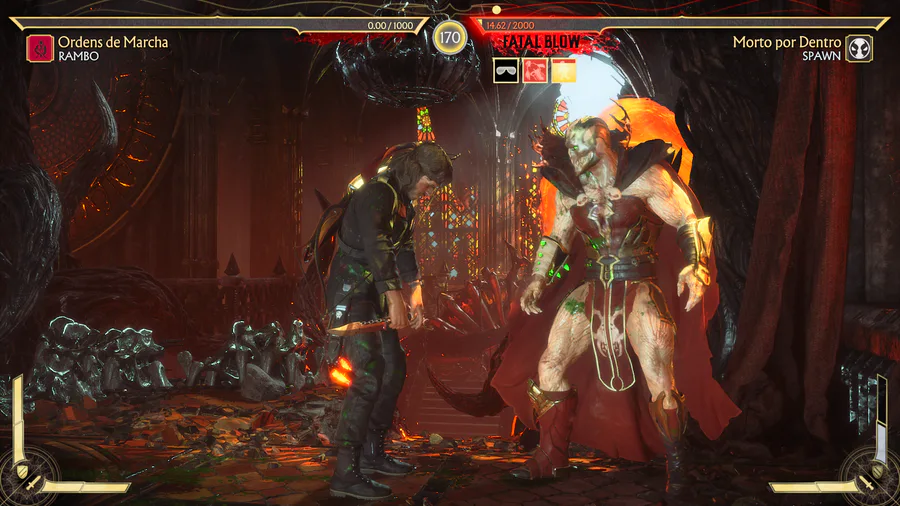Click Rambo's red variation icon
The image size is (900, 506).
[x=40, y=48]
